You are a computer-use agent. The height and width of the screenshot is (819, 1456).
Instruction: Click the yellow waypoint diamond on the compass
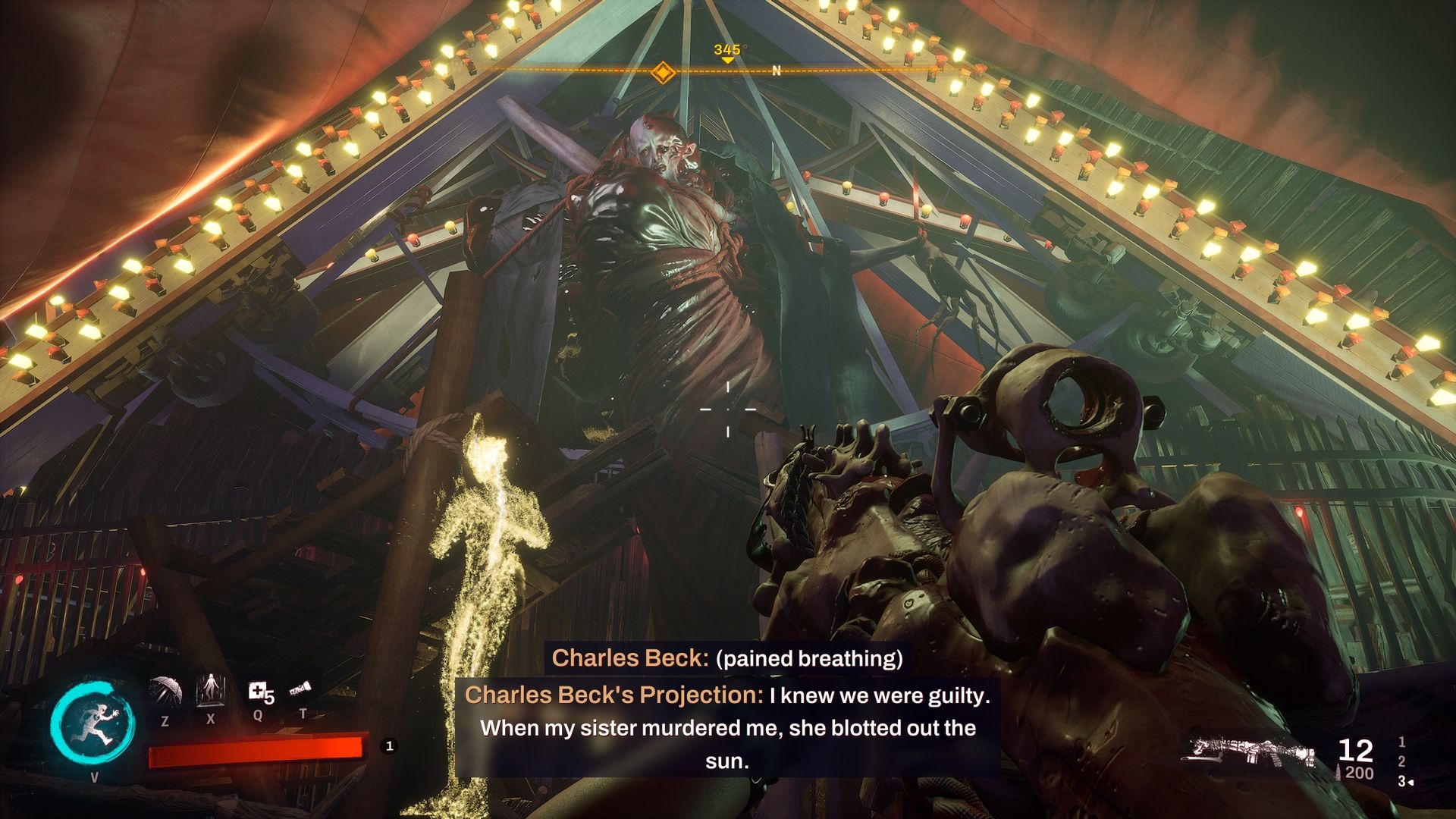click(x=664, y=74)
